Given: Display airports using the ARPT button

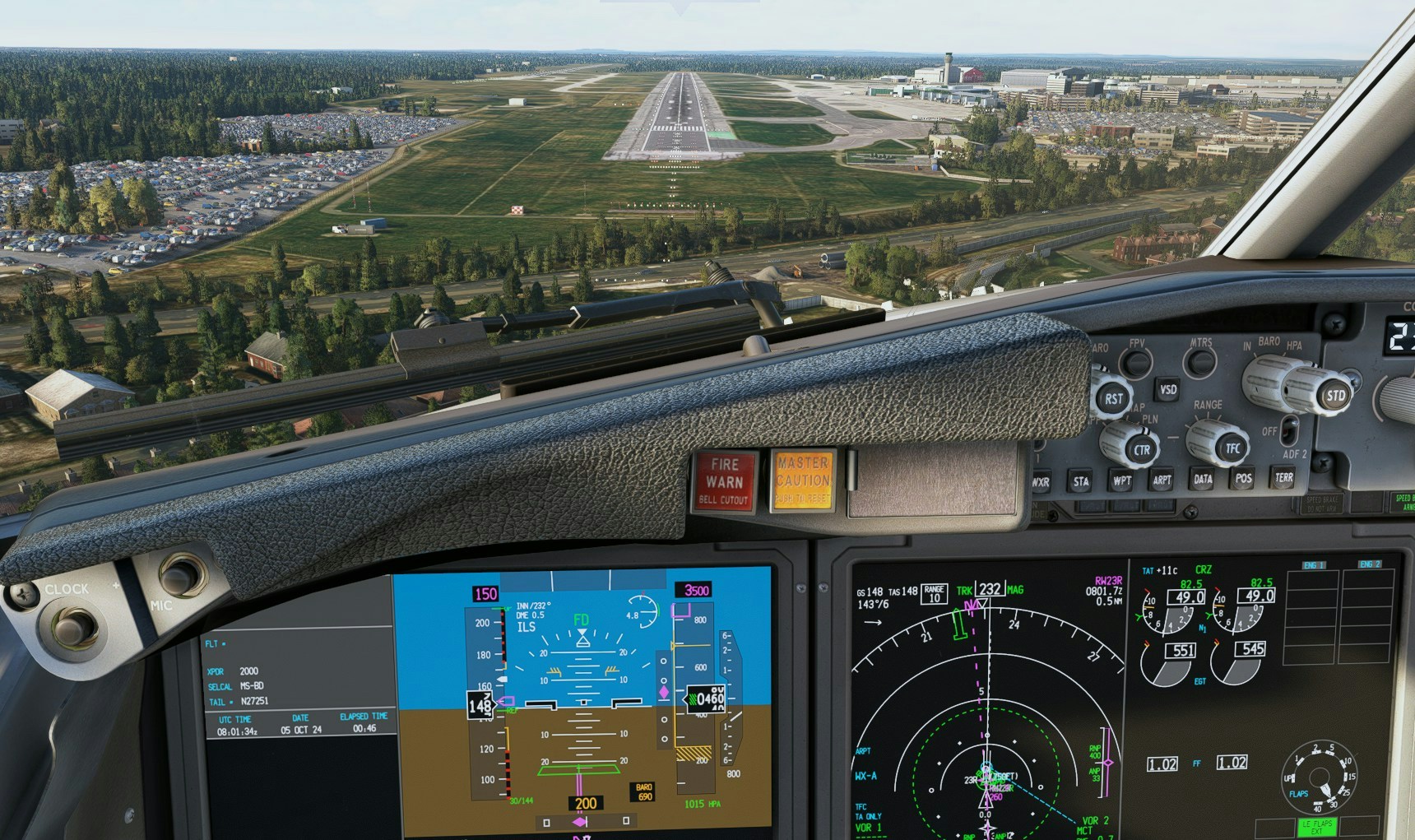Looking at the screenshot, I should (1162, 480).
